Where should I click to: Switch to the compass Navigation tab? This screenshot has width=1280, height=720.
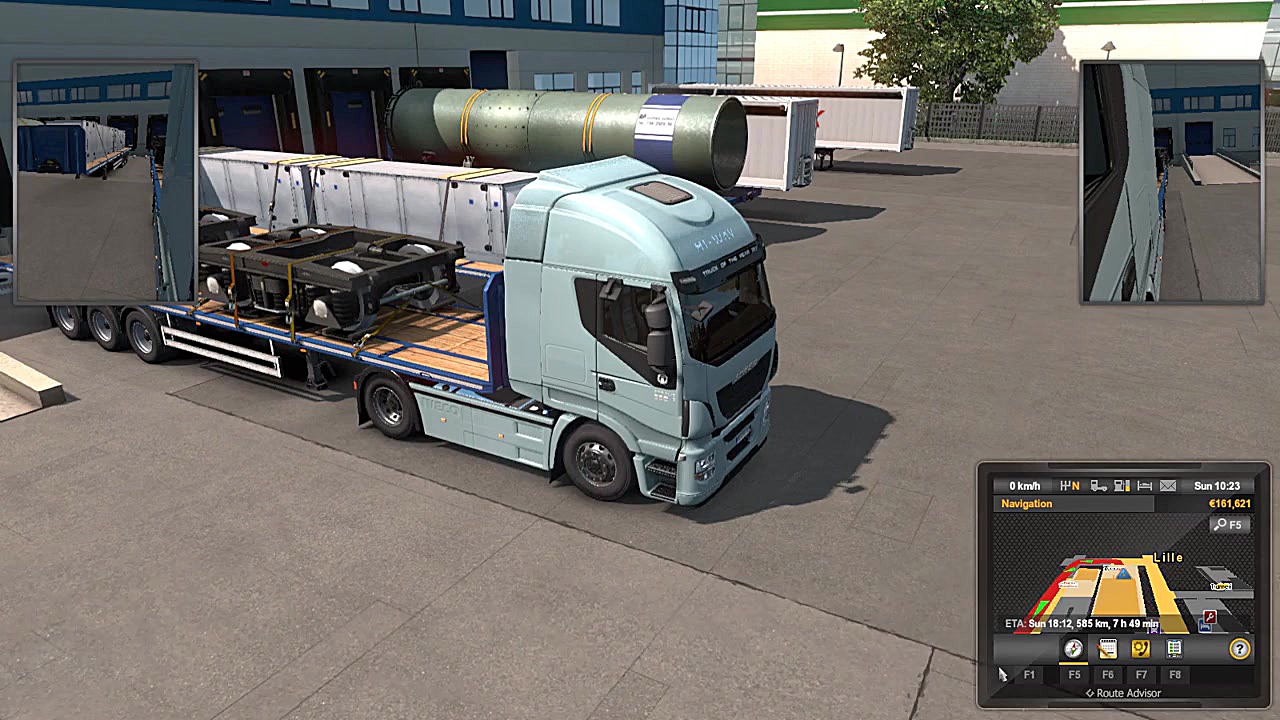pyautogui.click(x=1073, y=649)
